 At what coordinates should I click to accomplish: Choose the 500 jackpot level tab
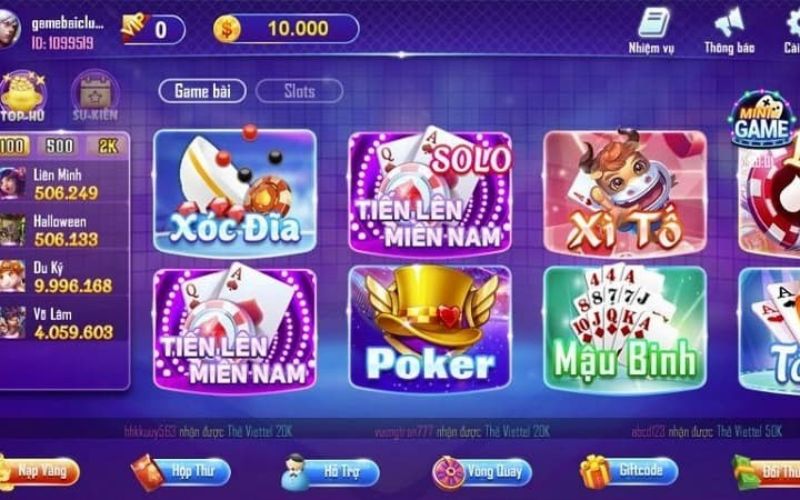pyautogui.click(x=60, y=146)
